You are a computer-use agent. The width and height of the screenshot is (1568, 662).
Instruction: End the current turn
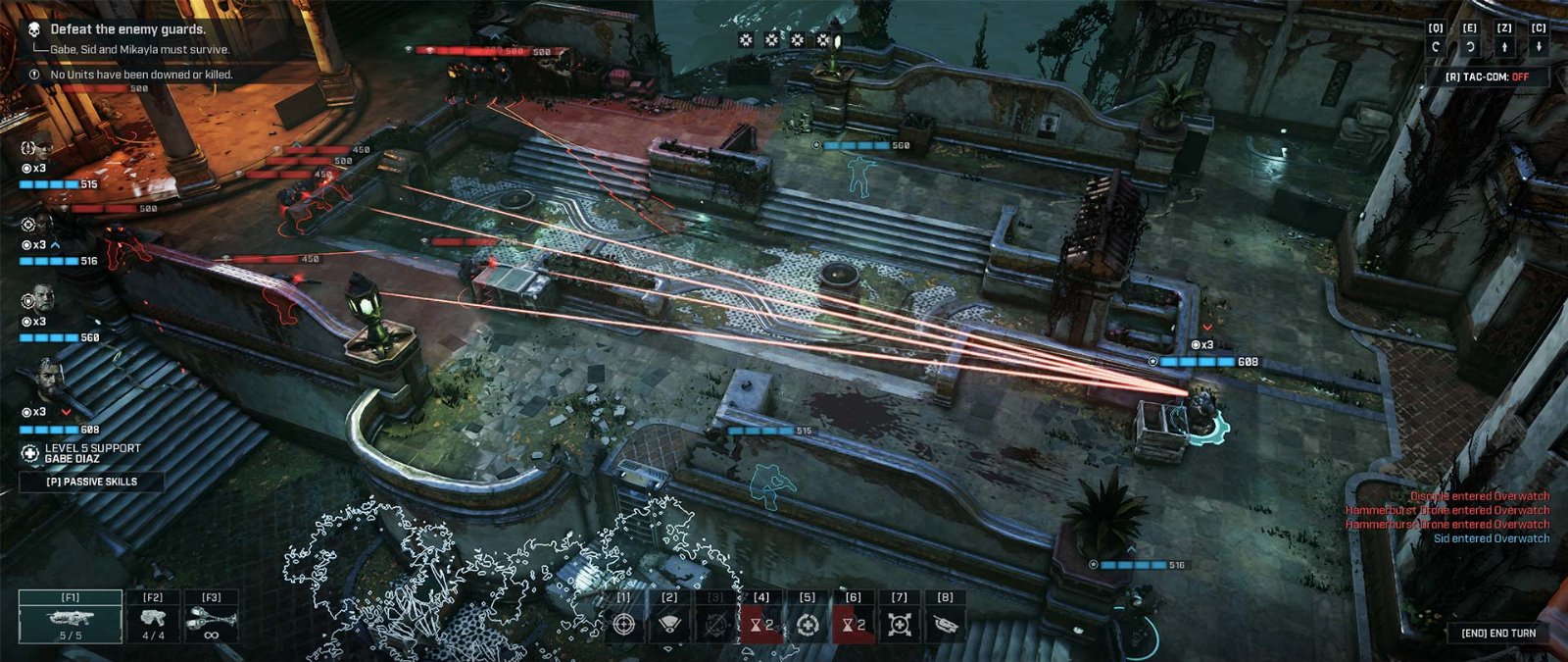click(1498, 633)
